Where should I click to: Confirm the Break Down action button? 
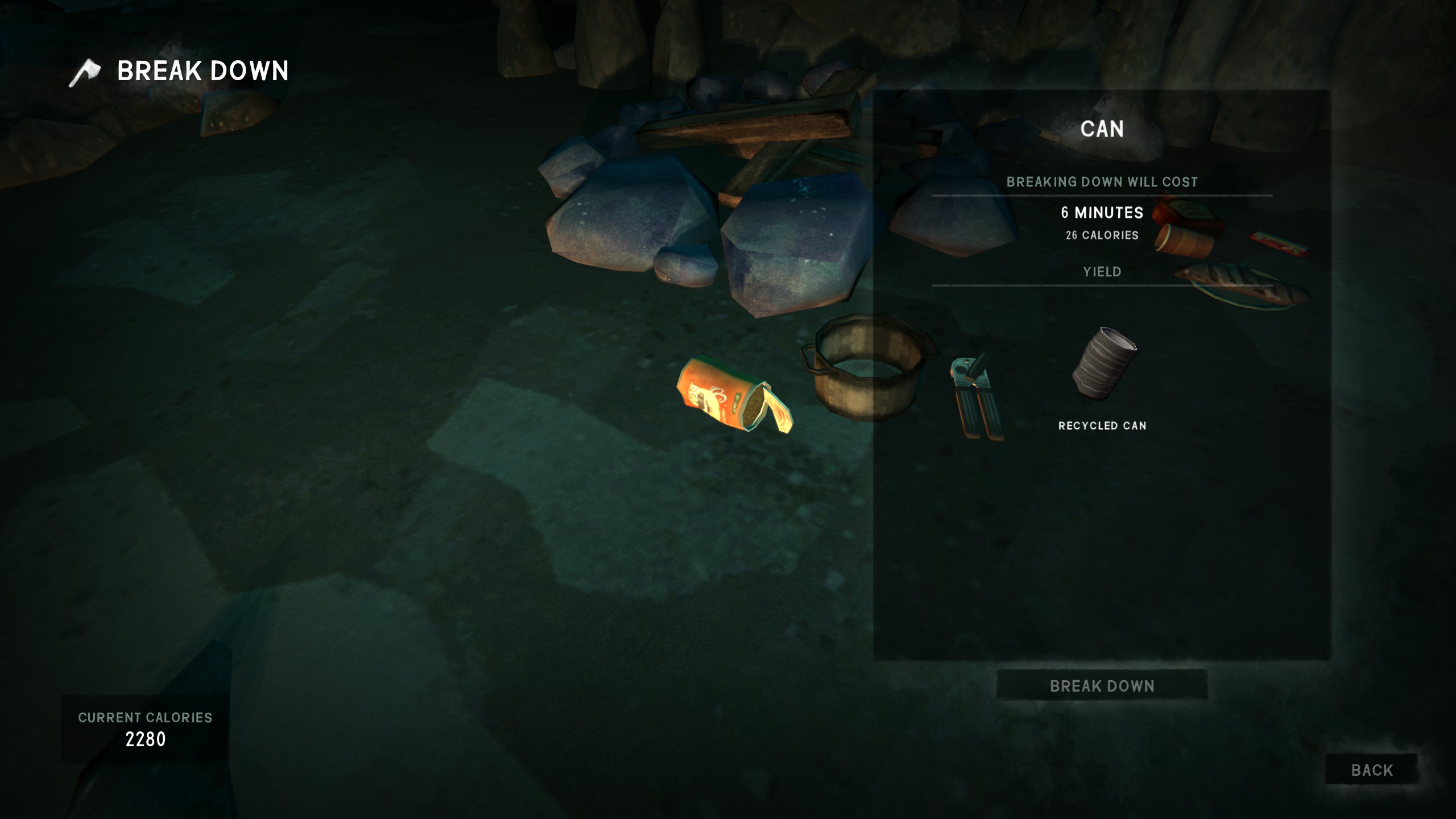point(1102,686)
